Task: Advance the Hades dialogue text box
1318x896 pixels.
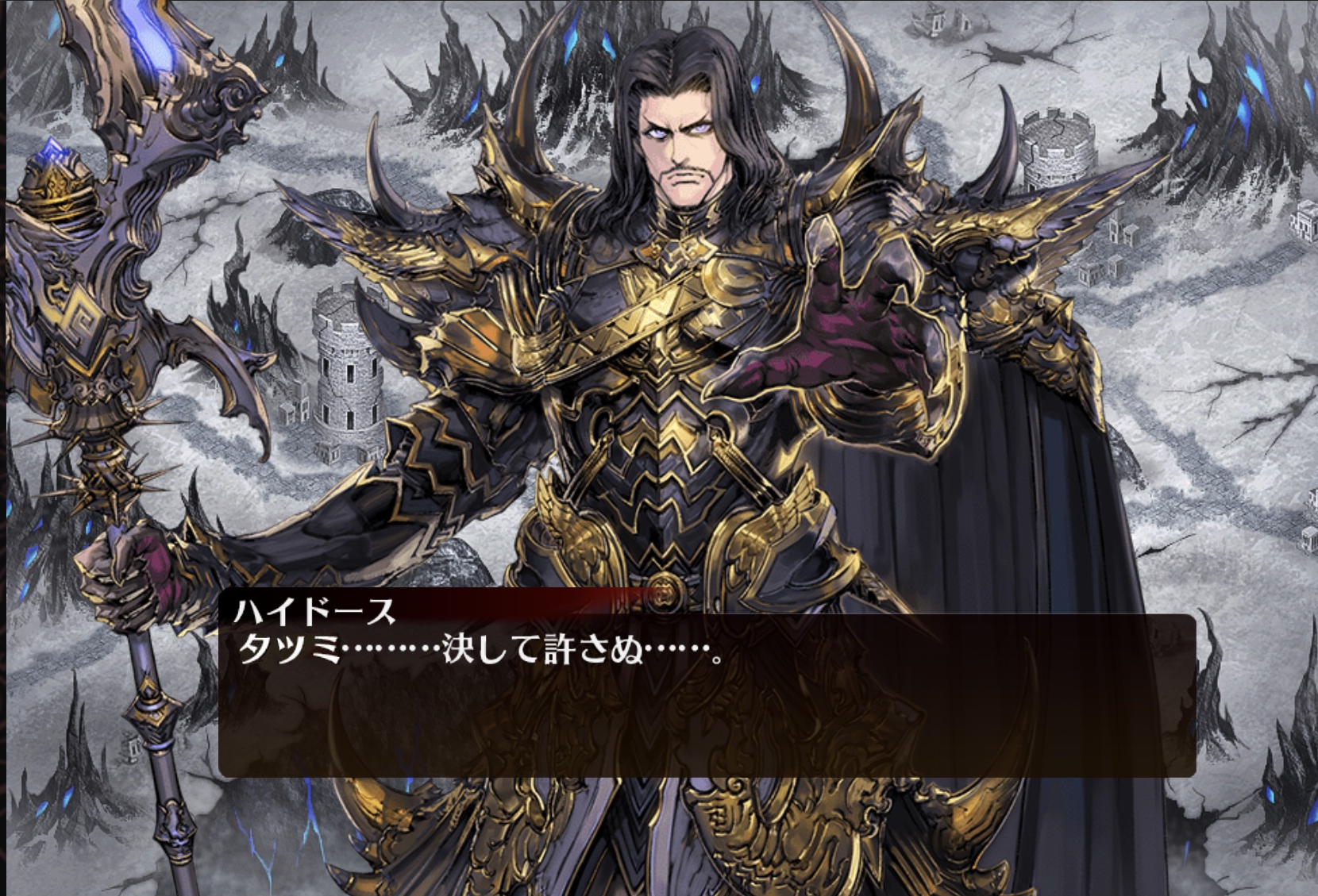Action: coord(707,694)
